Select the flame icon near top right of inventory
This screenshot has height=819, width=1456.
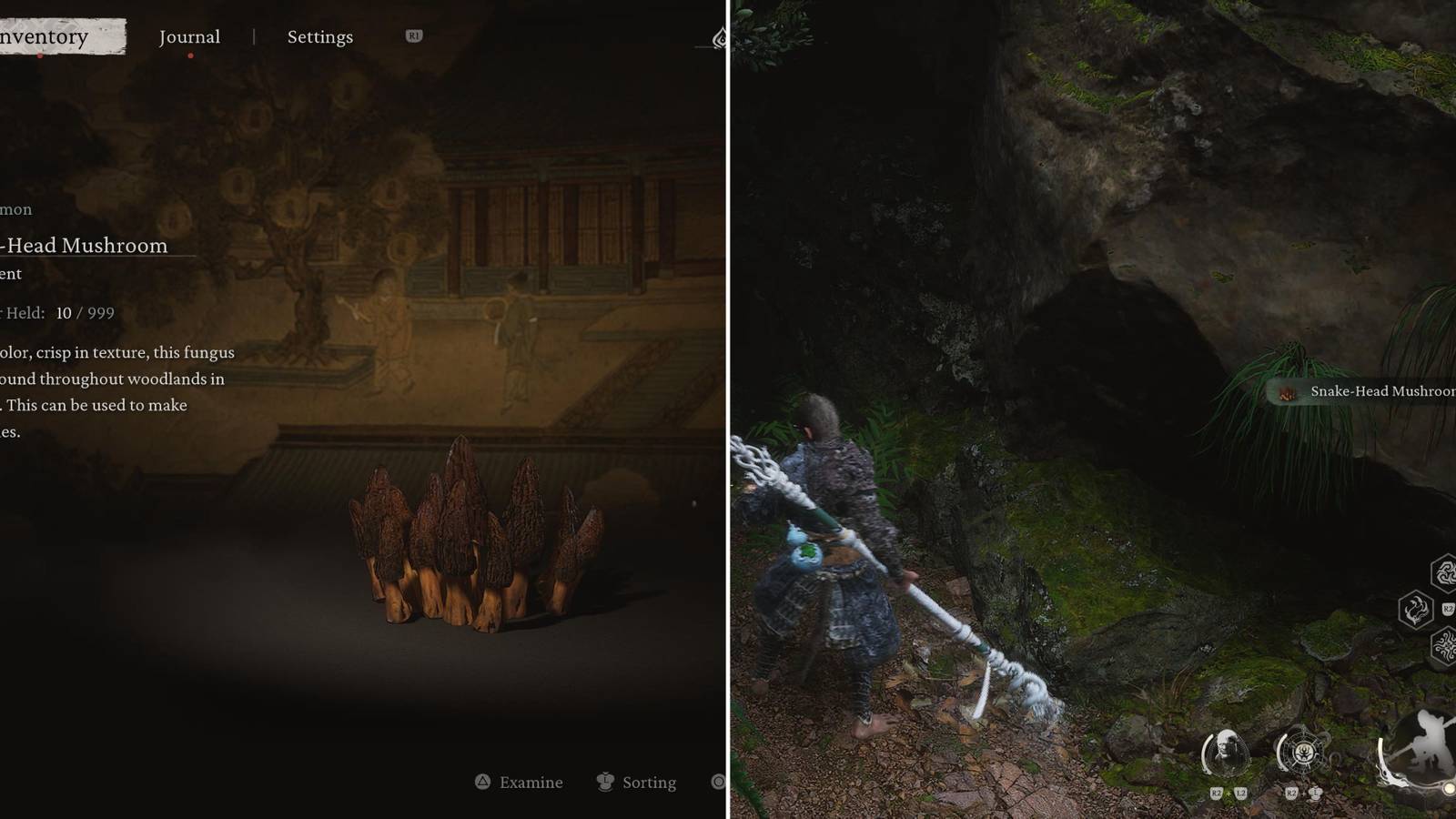point(722,37)
